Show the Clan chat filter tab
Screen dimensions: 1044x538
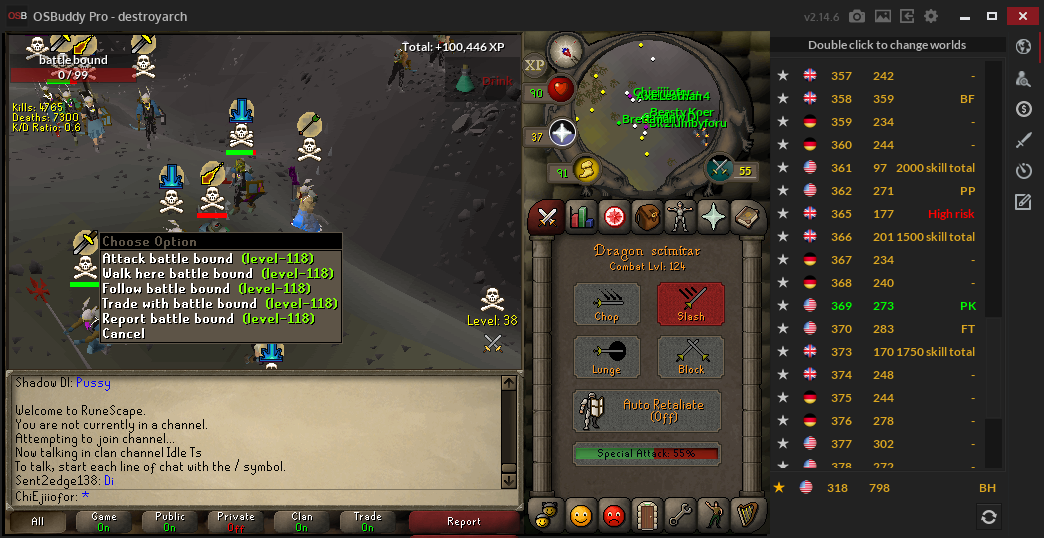[x=302, y=522]
